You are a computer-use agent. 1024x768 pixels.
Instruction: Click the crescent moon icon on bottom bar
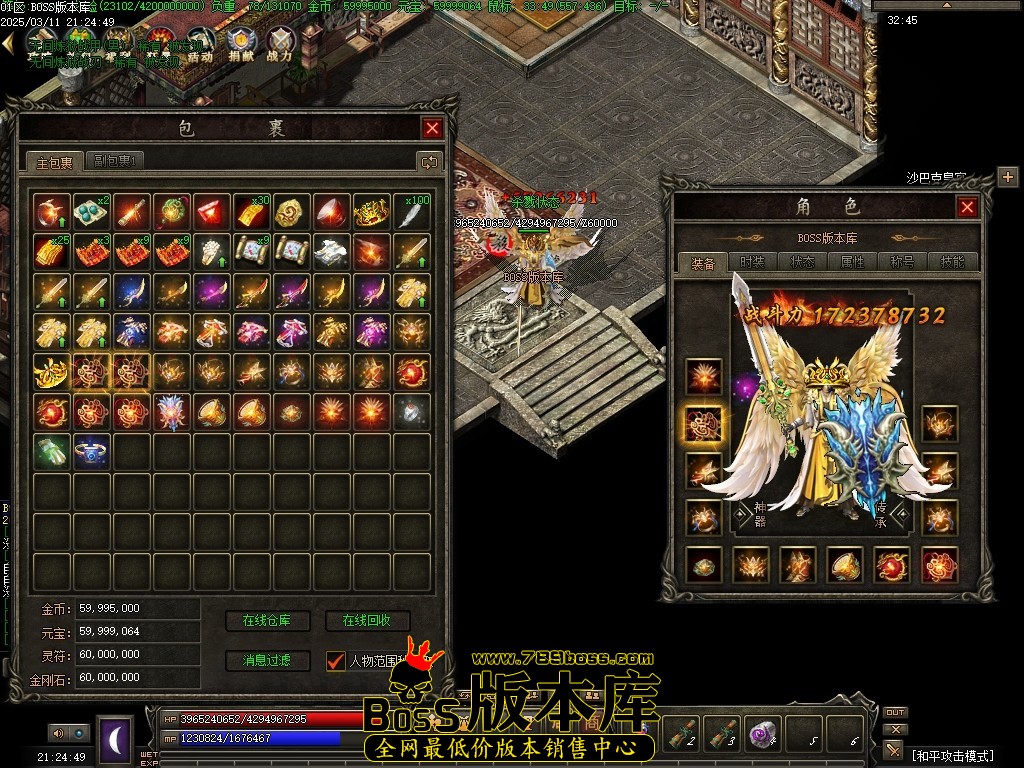tap(115, 740)
